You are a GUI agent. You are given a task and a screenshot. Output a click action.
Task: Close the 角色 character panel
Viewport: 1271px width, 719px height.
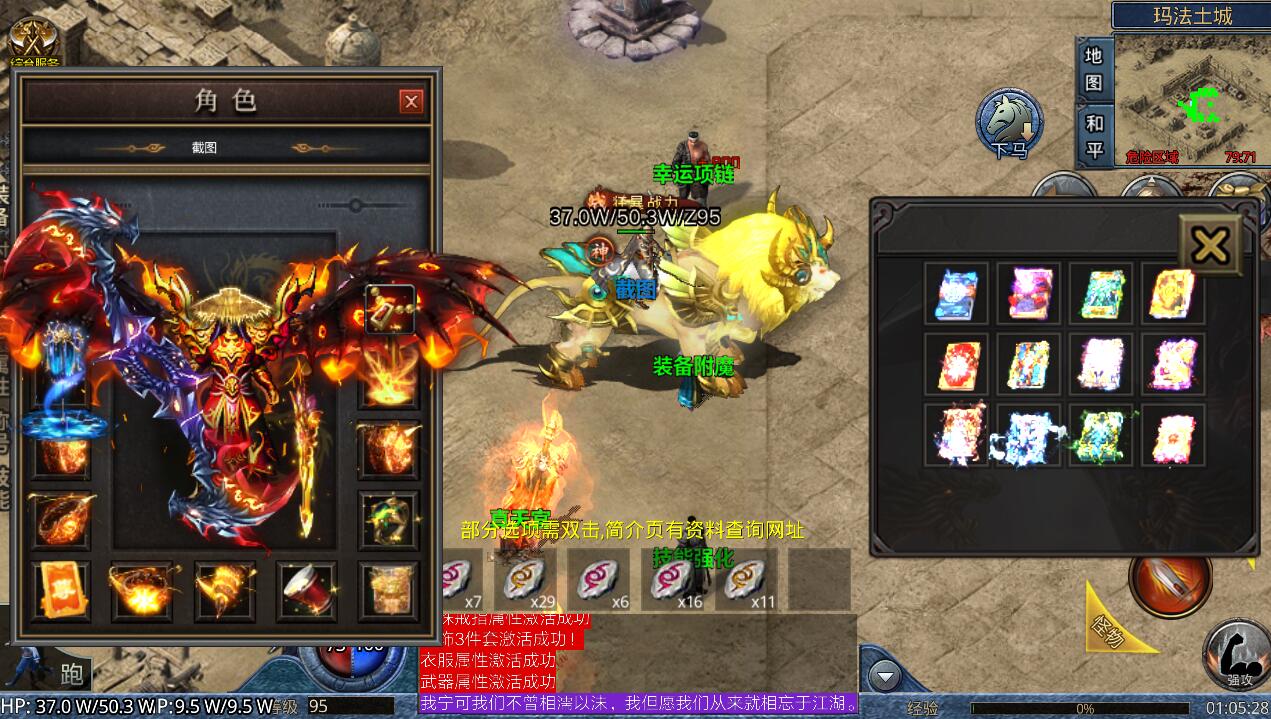(x=411, y=101)
